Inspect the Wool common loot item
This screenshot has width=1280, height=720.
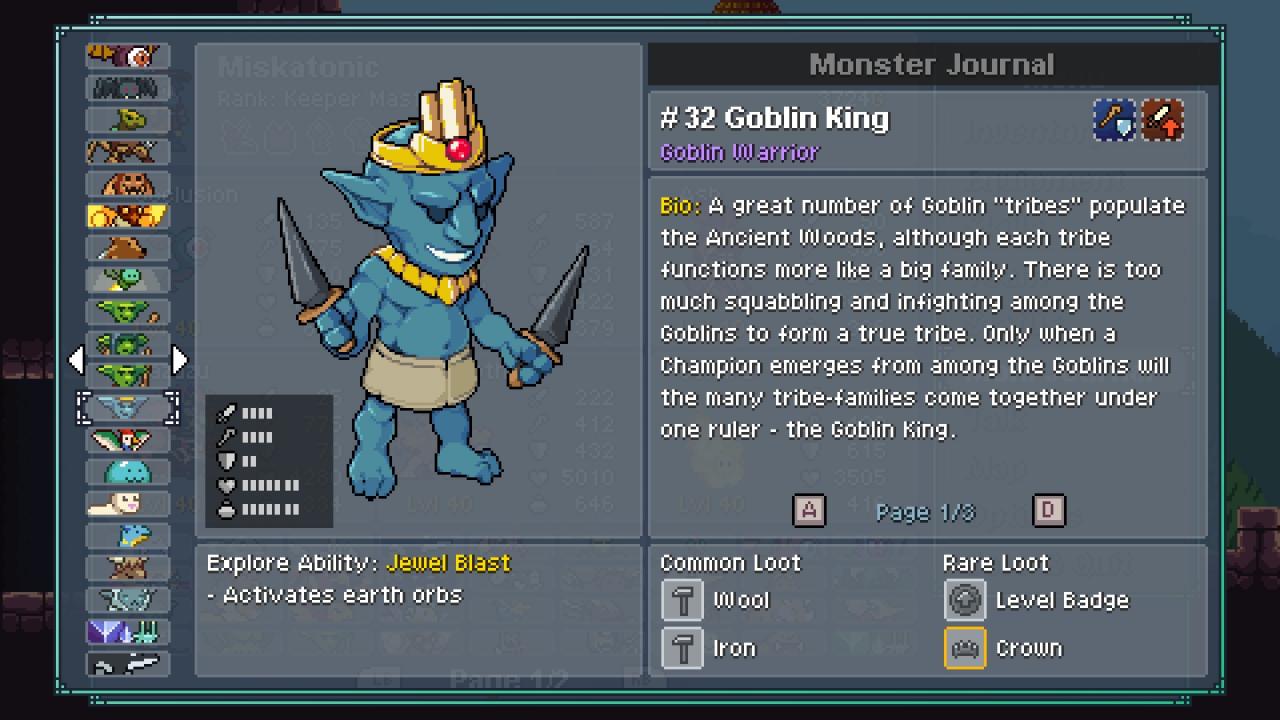click(683, 600)
